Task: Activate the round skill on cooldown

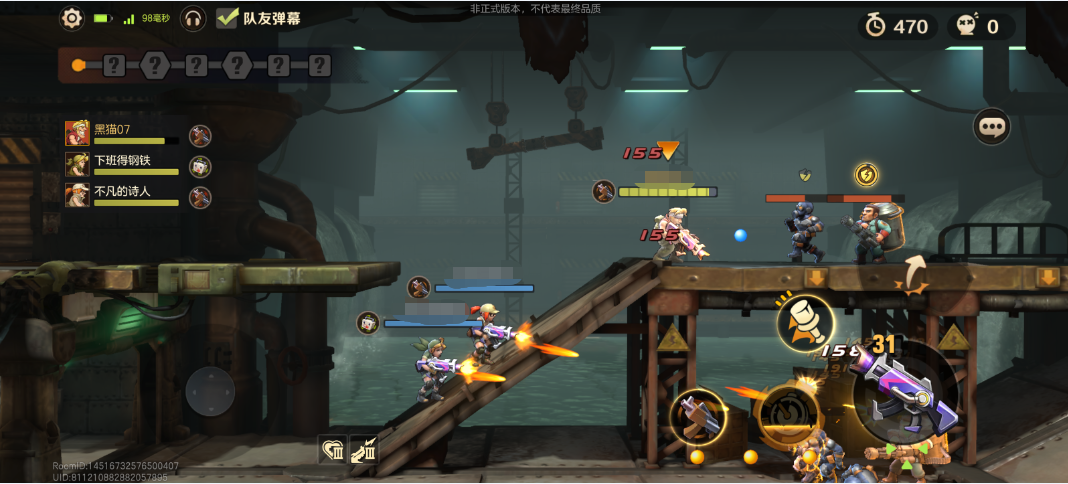Action: click(788, 414)
